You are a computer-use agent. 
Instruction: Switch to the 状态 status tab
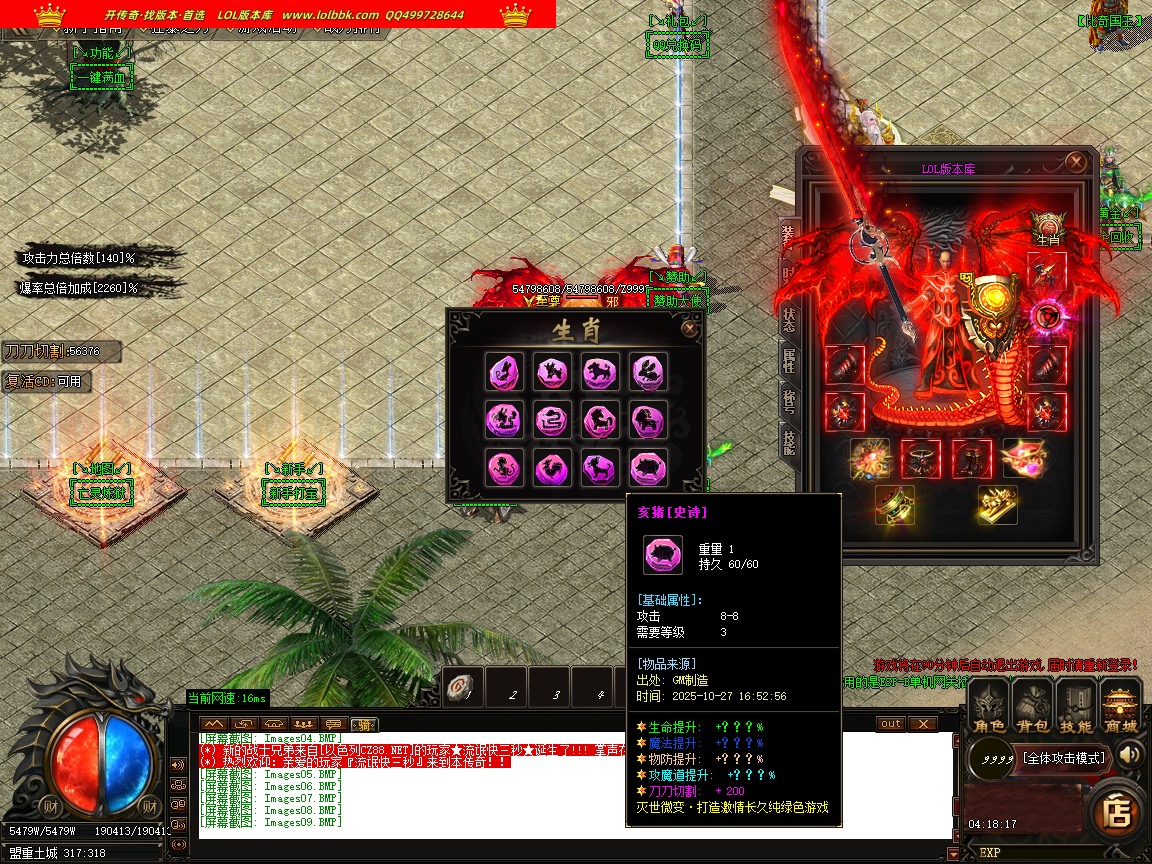789,319
